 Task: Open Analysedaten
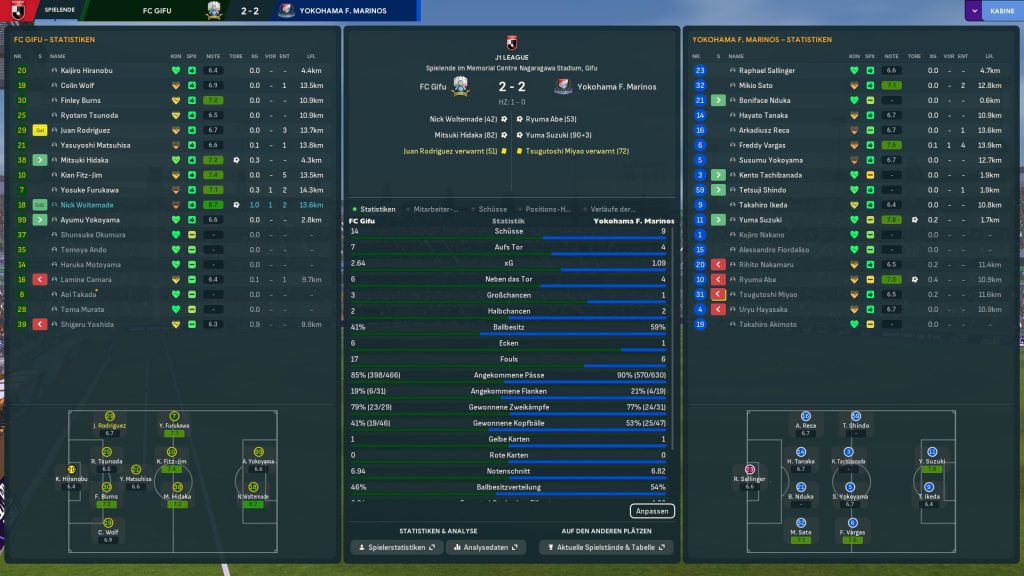click(485, 547)
